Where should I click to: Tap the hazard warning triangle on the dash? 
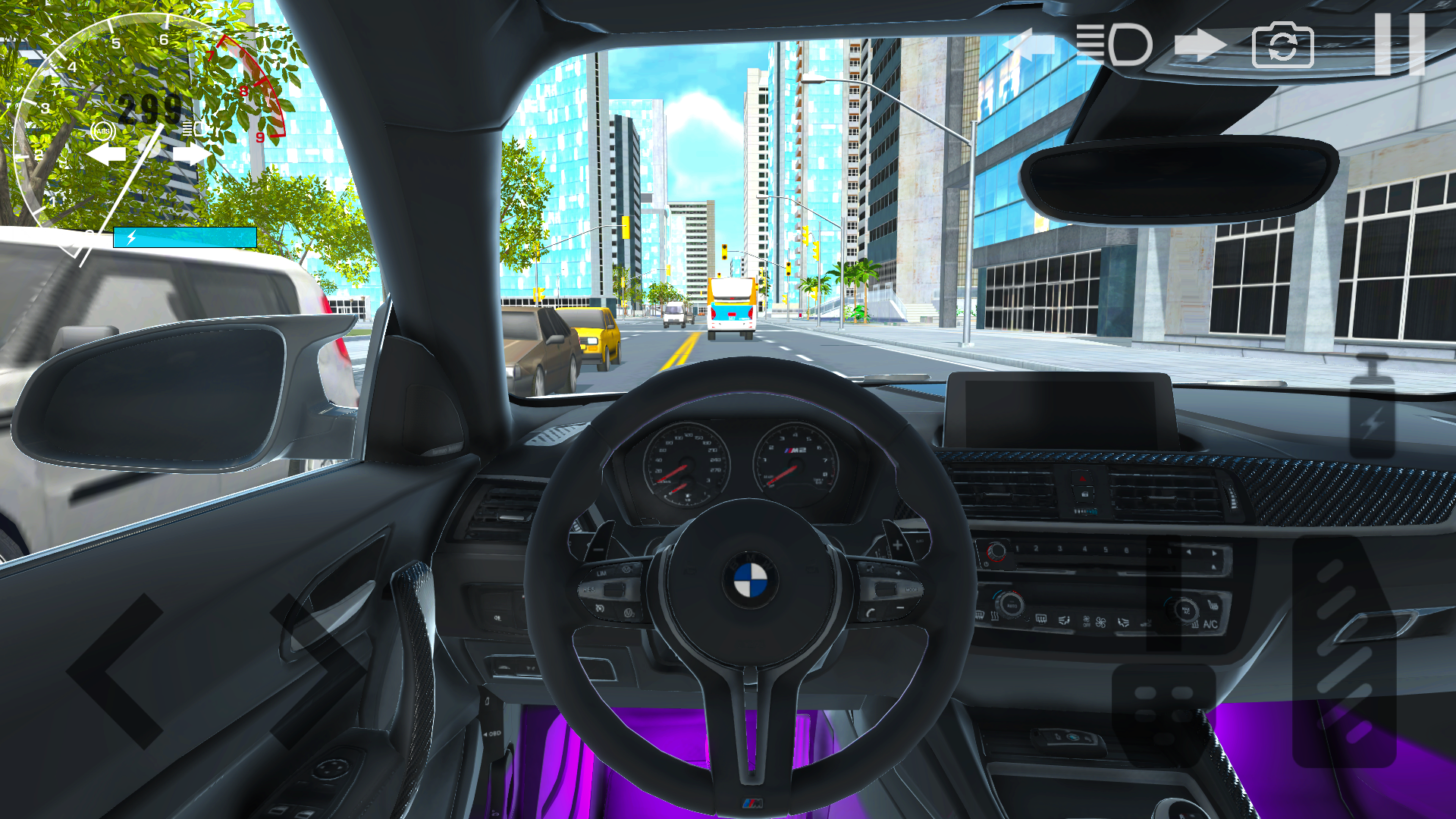(1082, 479)
